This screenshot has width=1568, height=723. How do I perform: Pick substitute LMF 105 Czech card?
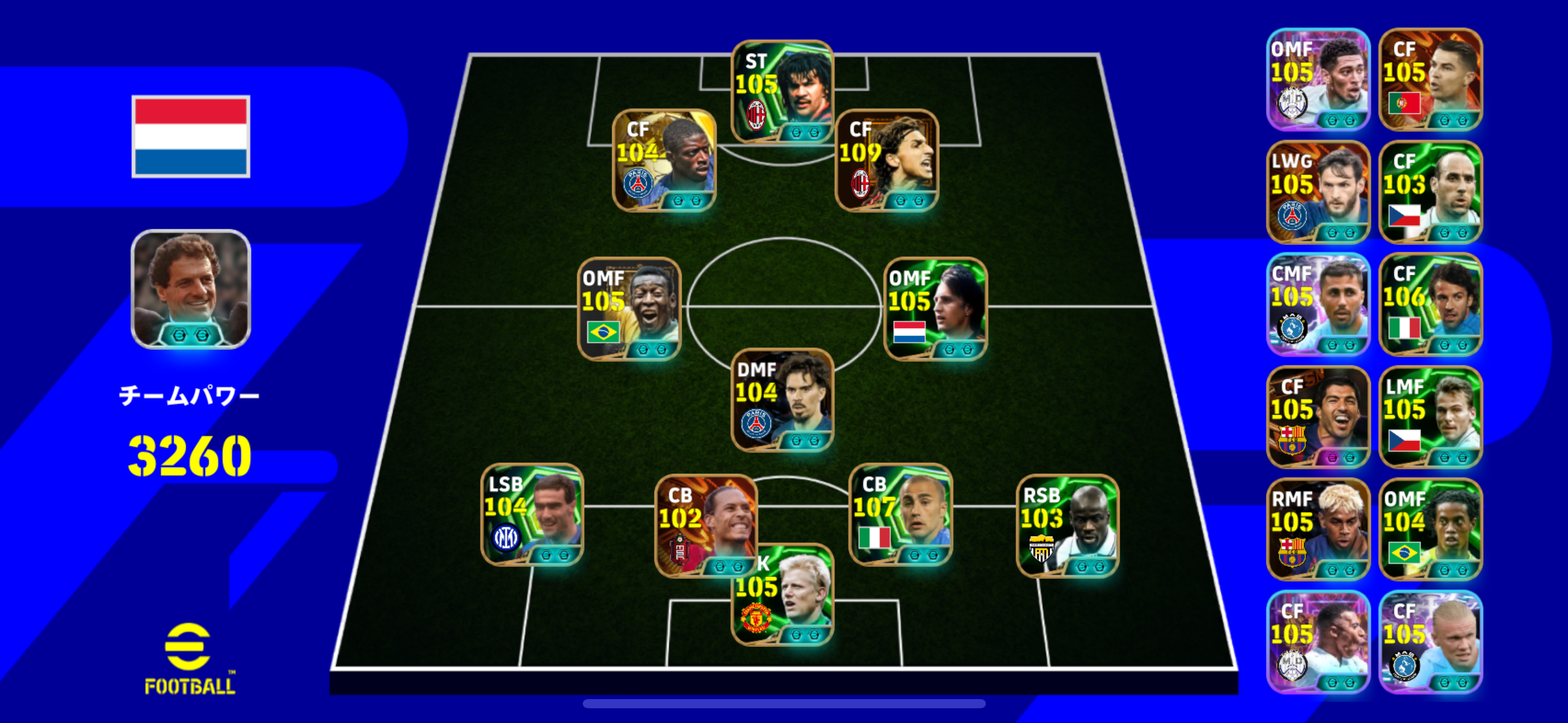pos(1431,417)
